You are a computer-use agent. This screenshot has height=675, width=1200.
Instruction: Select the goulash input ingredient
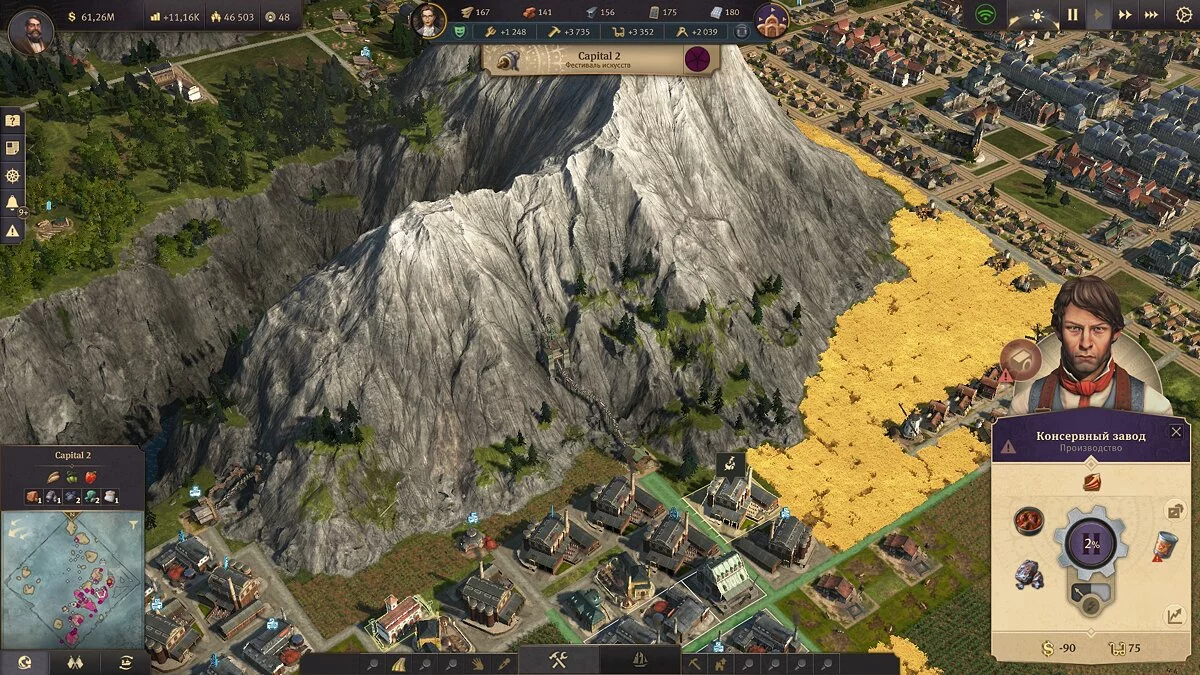1029,520
